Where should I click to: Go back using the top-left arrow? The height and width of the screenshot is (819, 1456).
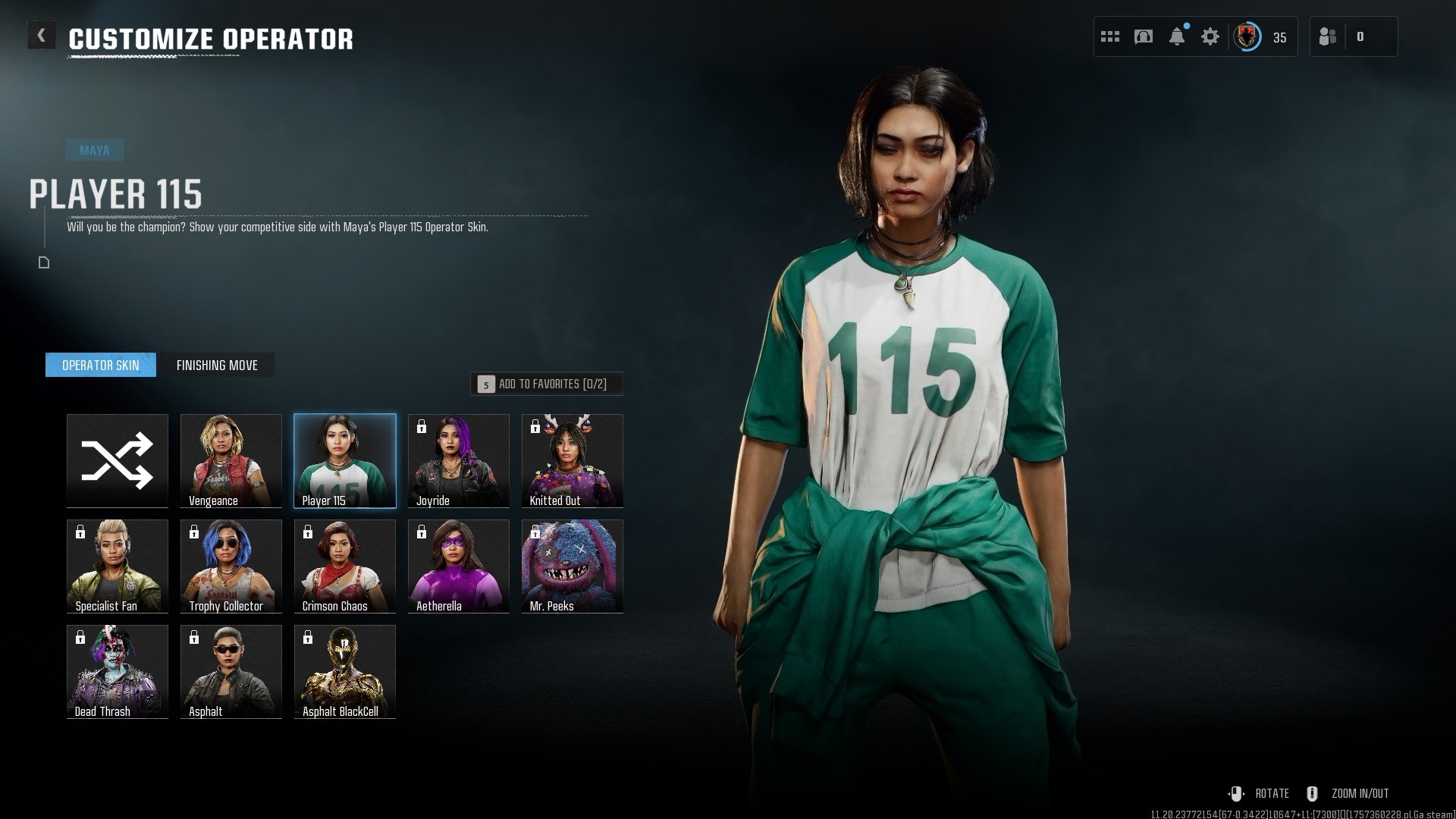click(41, 36)
